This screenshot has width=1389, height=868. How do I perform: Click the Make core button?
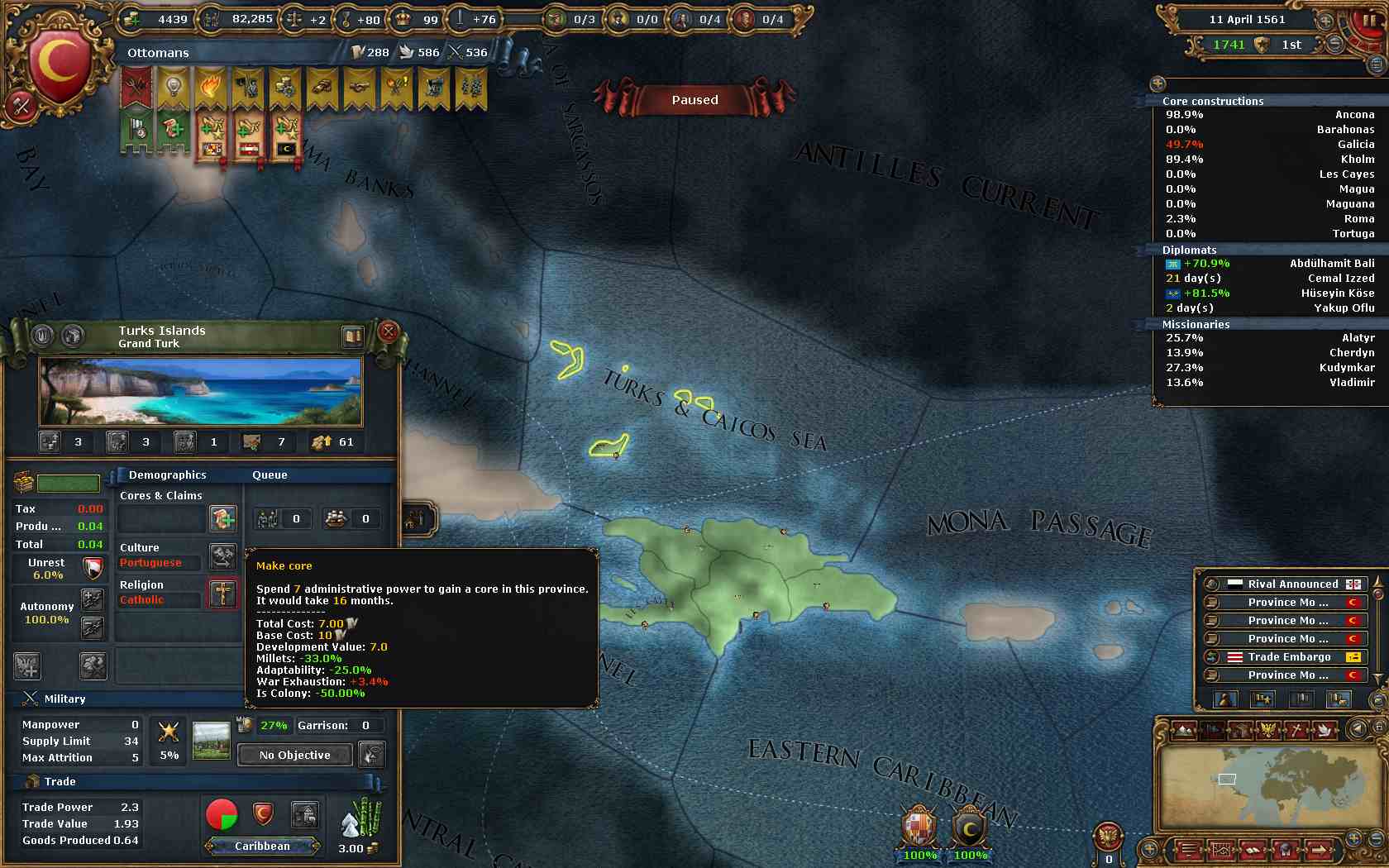point(222,519)
